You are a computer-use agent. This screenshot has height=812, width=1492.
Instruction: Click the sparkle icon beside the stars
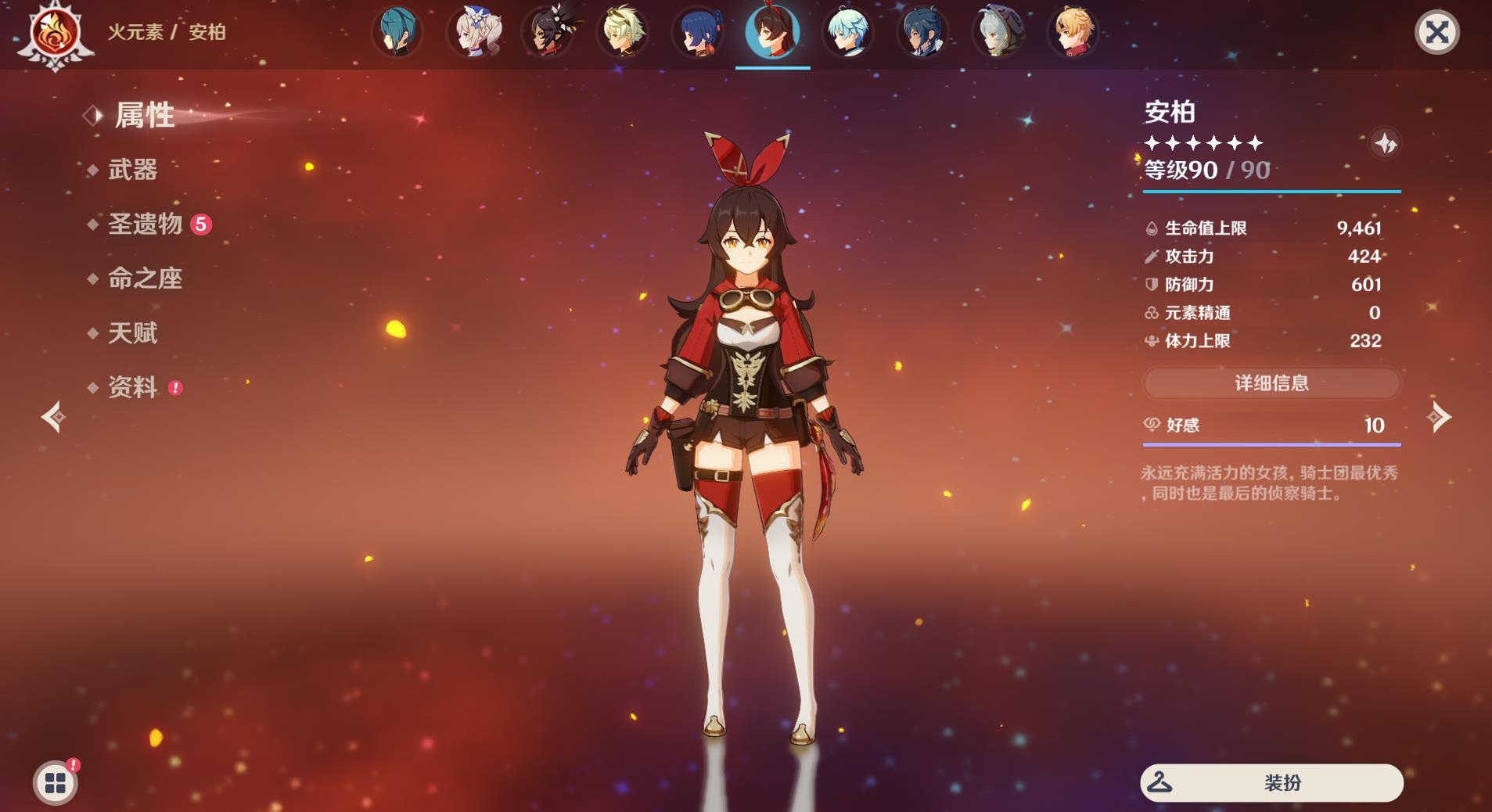point(1385,144)
